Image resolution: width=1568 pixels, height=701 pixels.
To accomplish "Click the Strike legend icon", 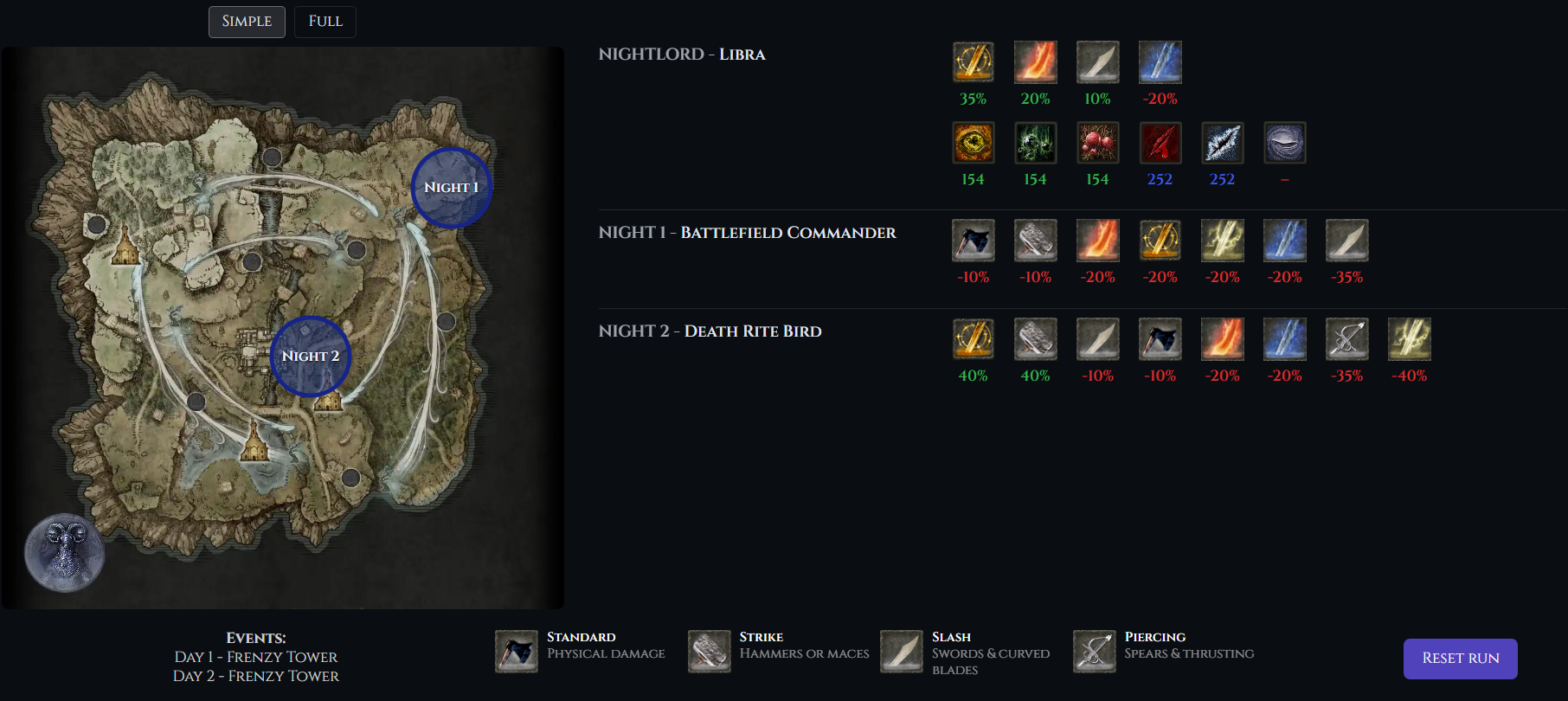I will 709,652.
